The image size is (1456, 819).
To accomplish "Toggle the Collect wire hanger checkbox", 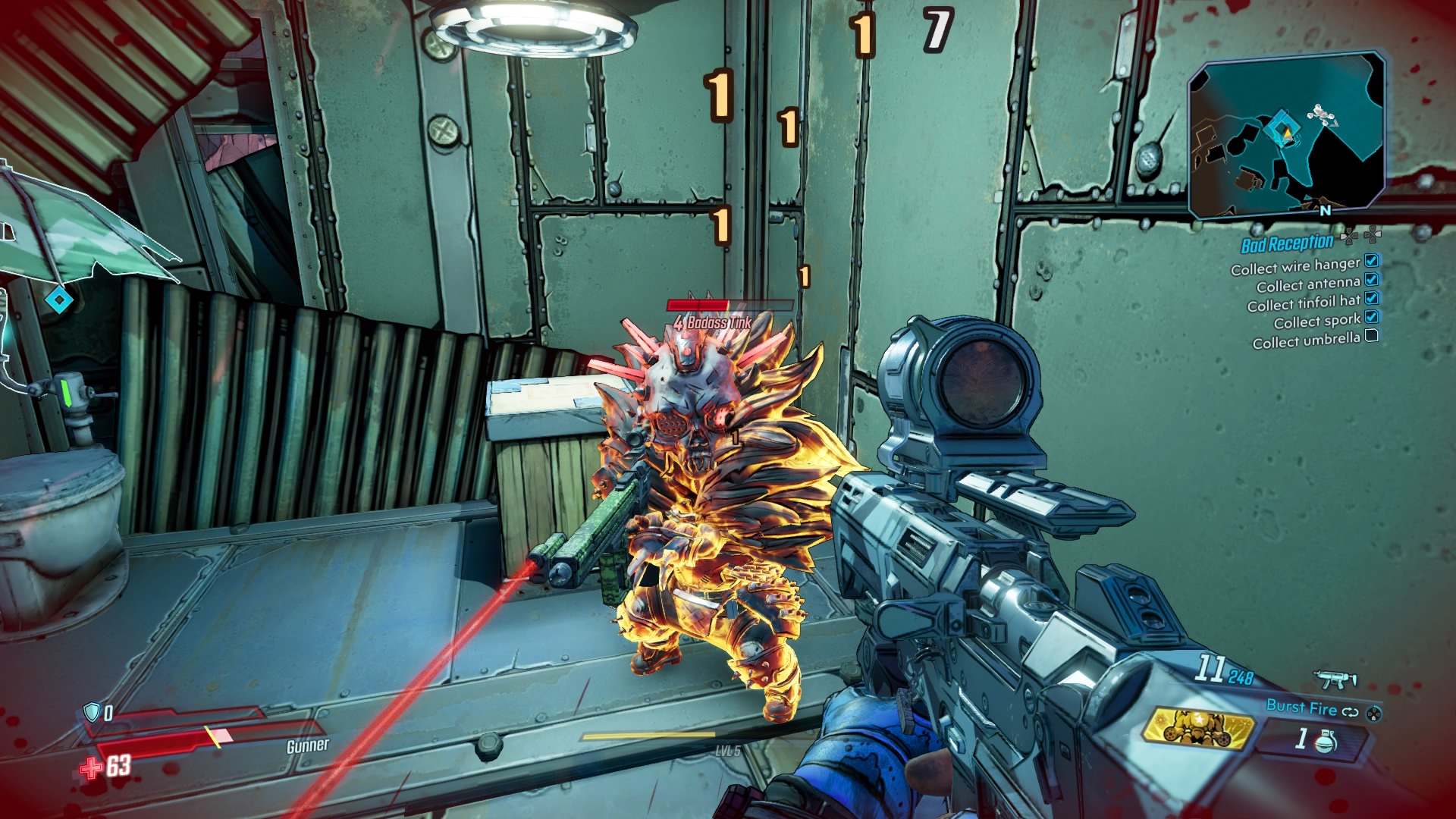I will tap(1370, 262).
